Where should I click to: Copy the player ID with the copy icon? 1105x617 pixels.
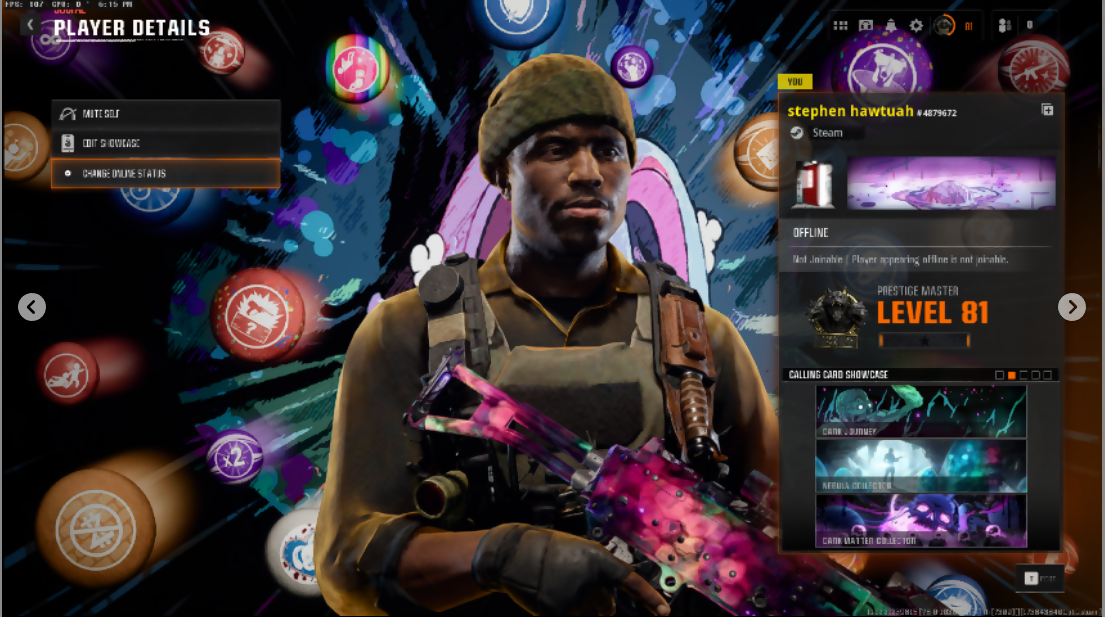pyautogui.click(x=1047, y=110)
